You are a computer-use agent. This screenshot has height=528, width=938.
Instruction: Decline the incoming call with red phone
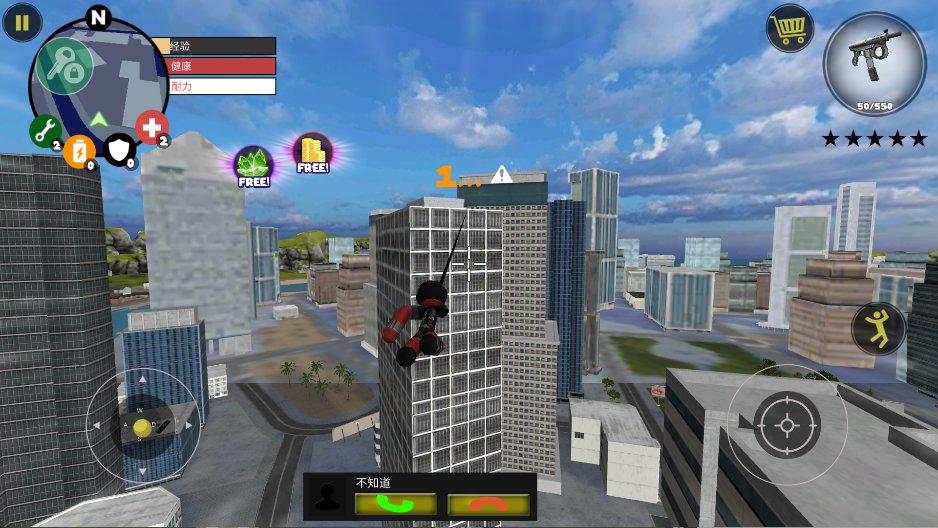click(487, 504)
